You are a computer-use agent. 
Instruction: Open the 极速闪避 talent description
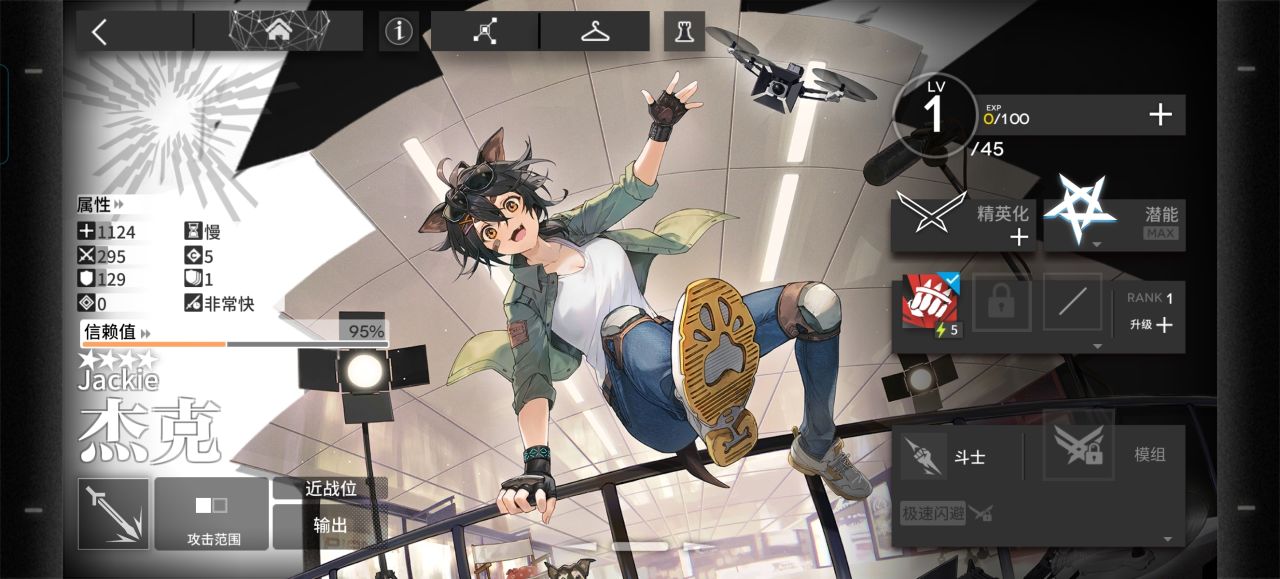pyautogui.click(x=934, y=513)
